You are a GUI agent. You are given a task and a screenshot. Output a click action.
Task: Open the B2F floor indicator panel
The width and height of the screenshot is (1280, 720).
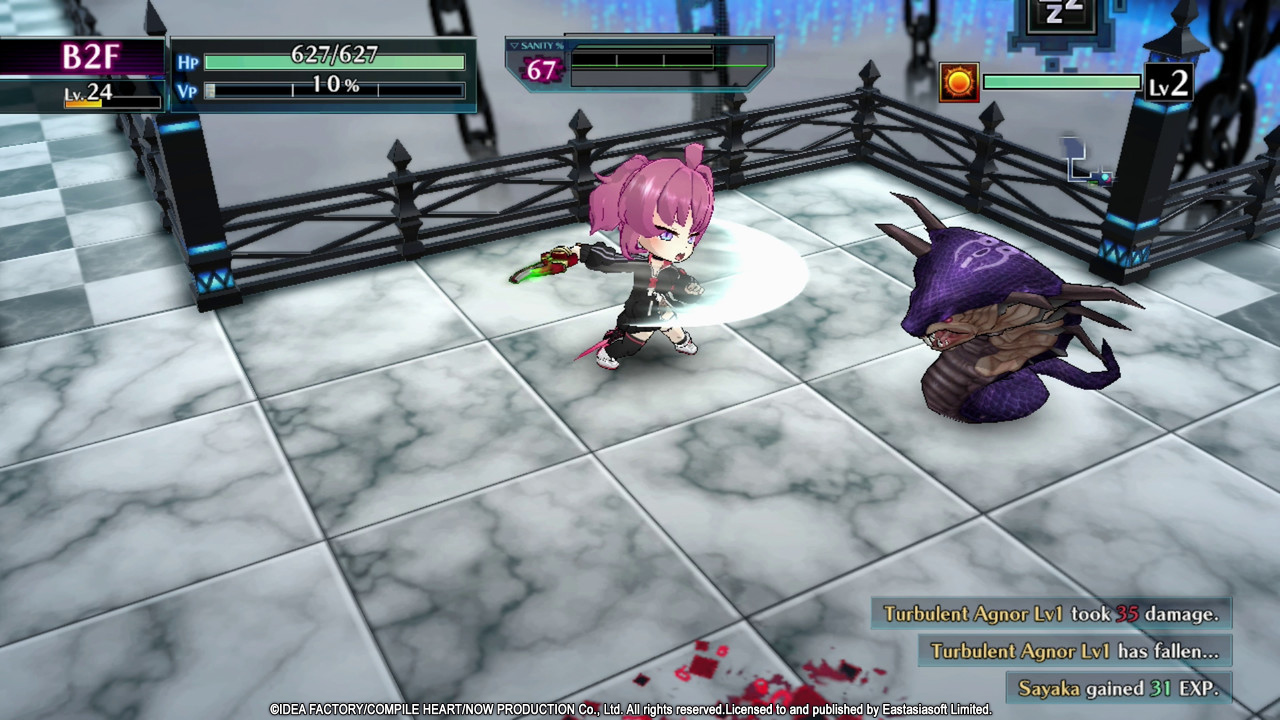pyautogui.click(x=90, y=57)
